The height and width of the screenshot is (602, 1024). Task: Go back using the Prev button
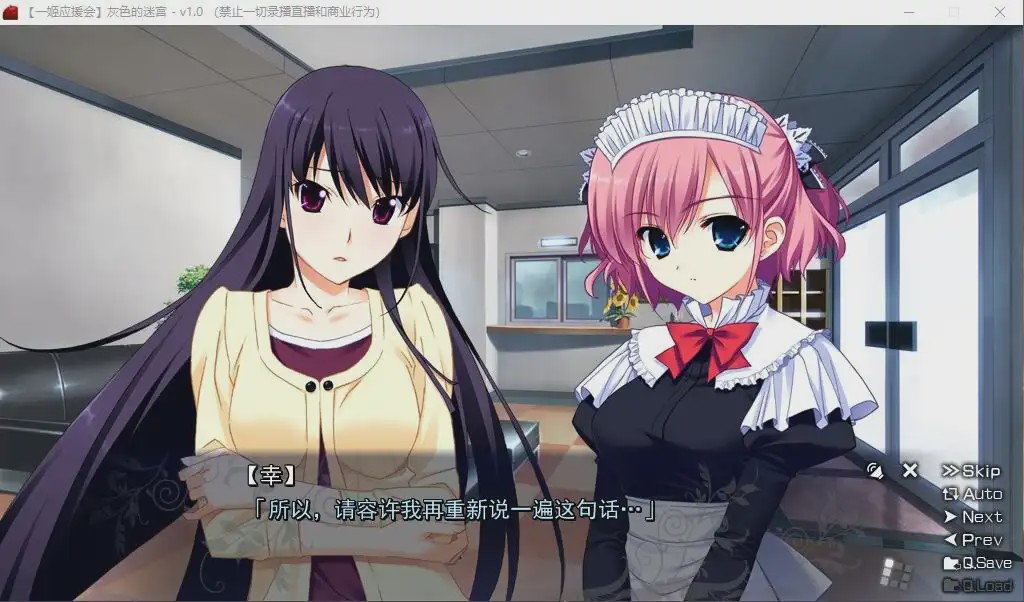pos(972,540)
